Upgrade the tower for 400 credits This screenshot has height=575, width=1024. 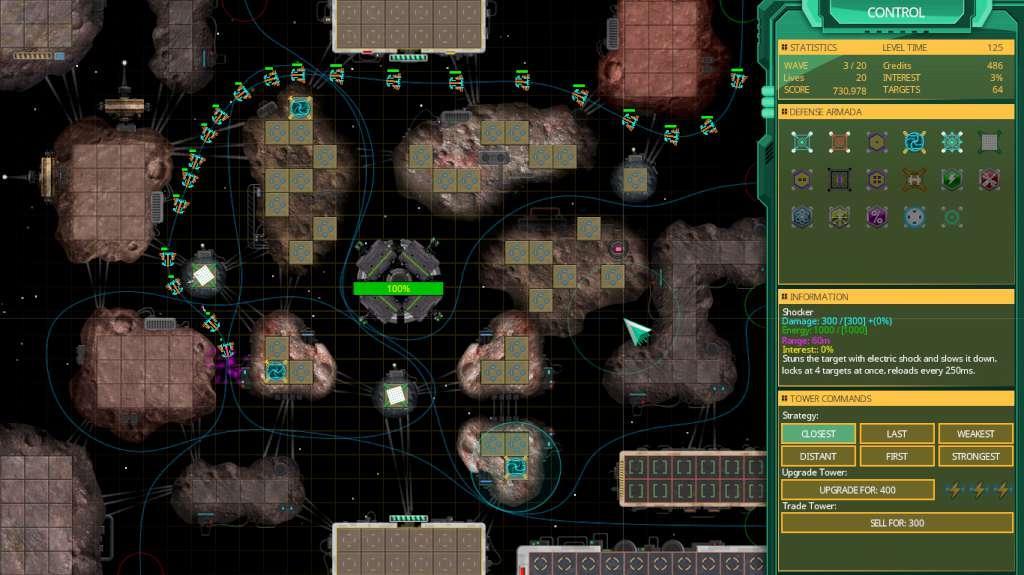(x=857, y=490)
